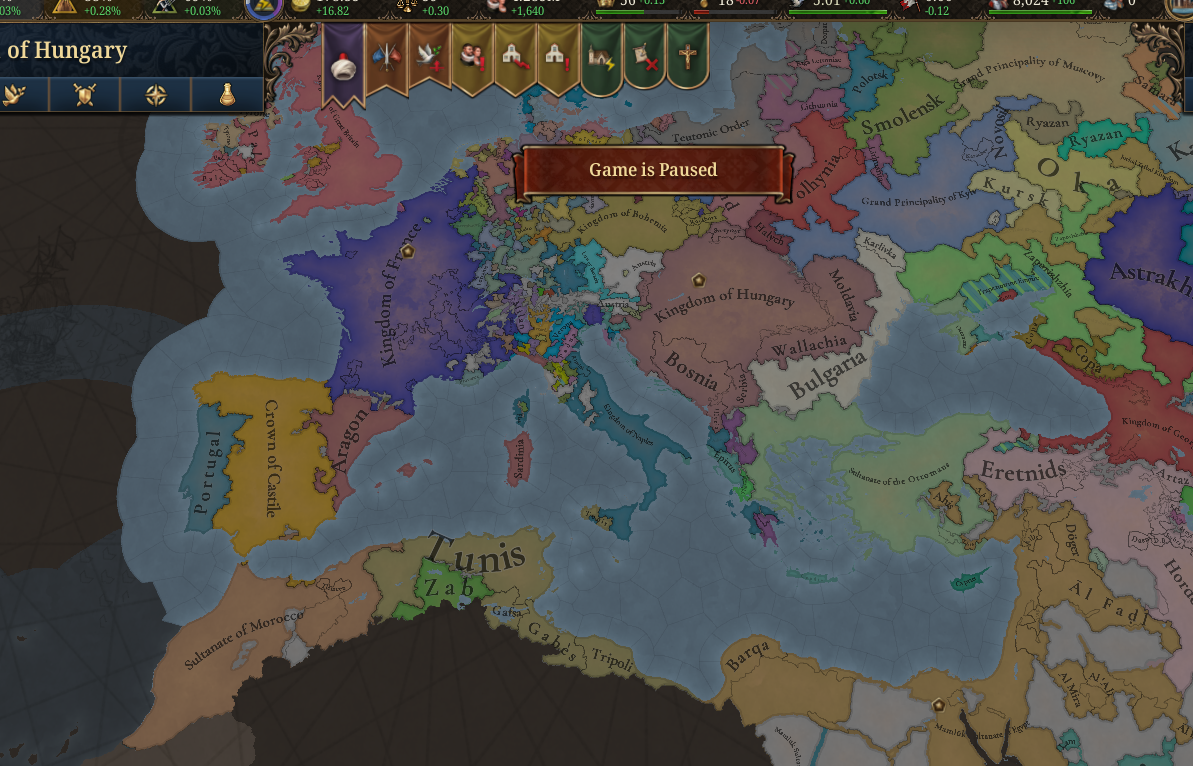Click the Game is Paused banner
Screen dimensions: 1193x766
coord(652,170)
